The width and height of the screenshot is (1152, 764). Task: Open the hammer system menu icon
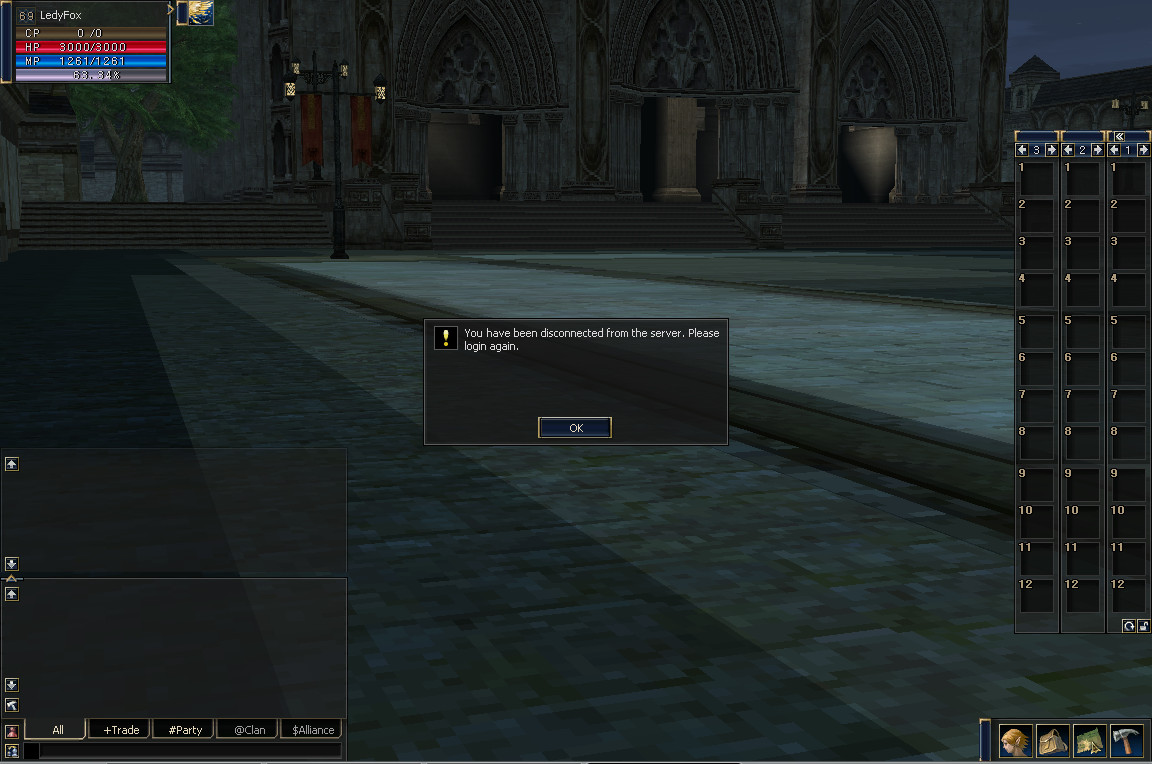point(1126,741)
